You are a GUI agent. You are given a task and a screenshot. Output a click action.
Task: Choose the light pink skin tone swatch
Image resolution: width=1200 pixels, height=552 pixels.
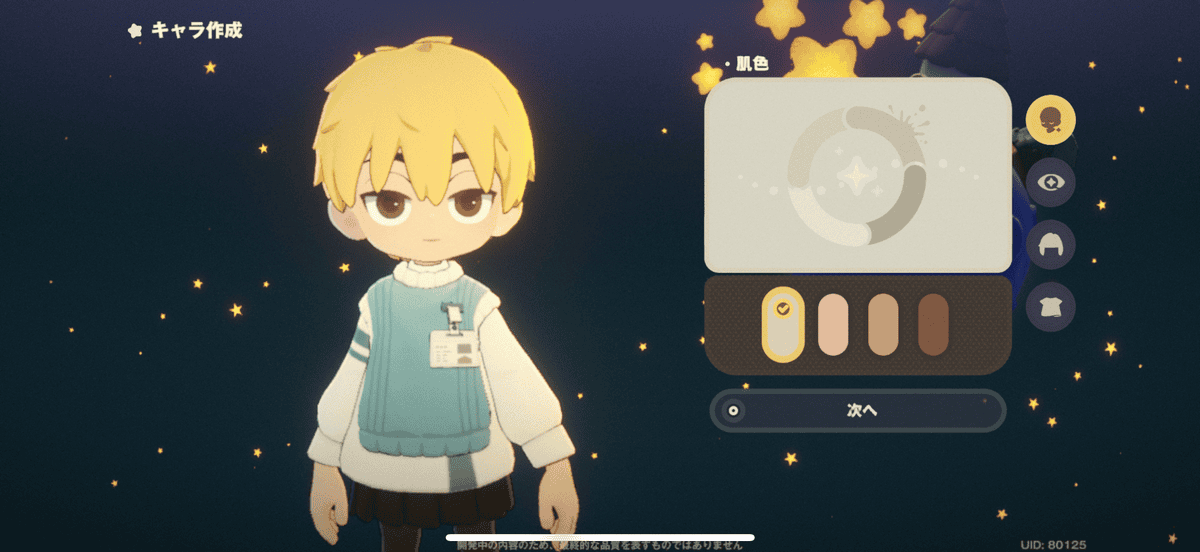(x=833, y=325)
